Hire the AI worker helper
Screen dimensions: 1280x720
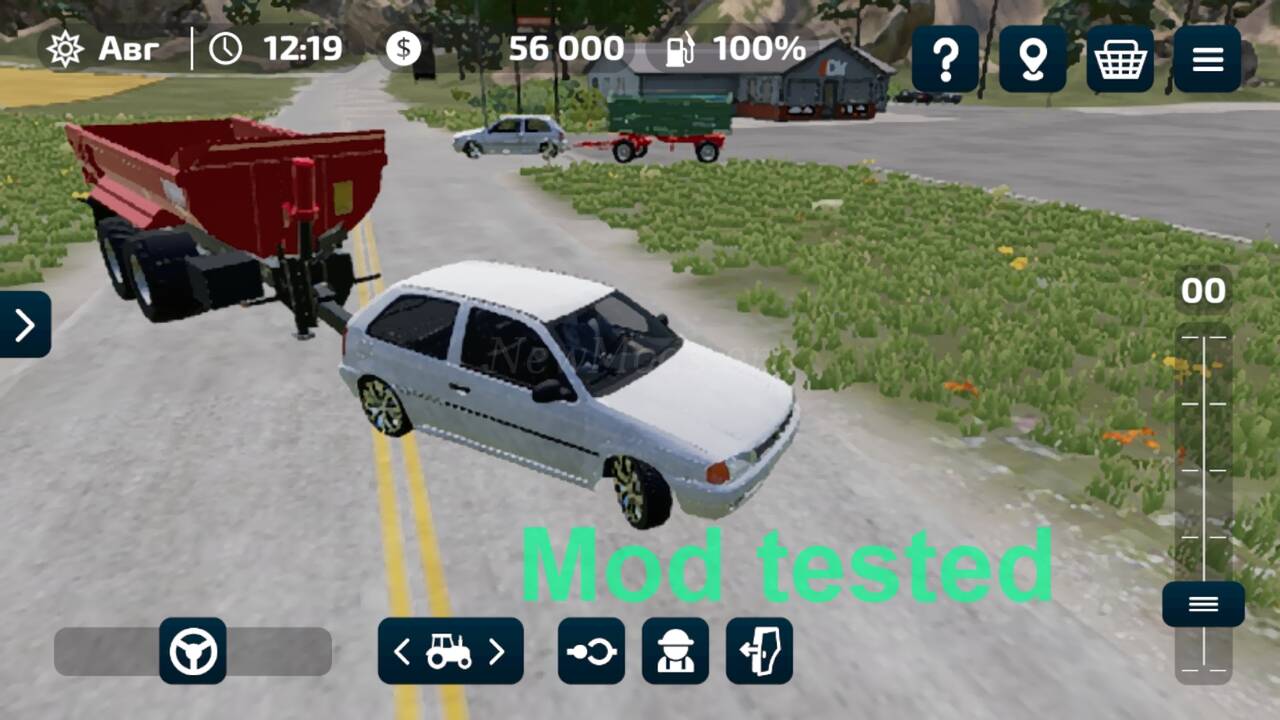(675, 651)
